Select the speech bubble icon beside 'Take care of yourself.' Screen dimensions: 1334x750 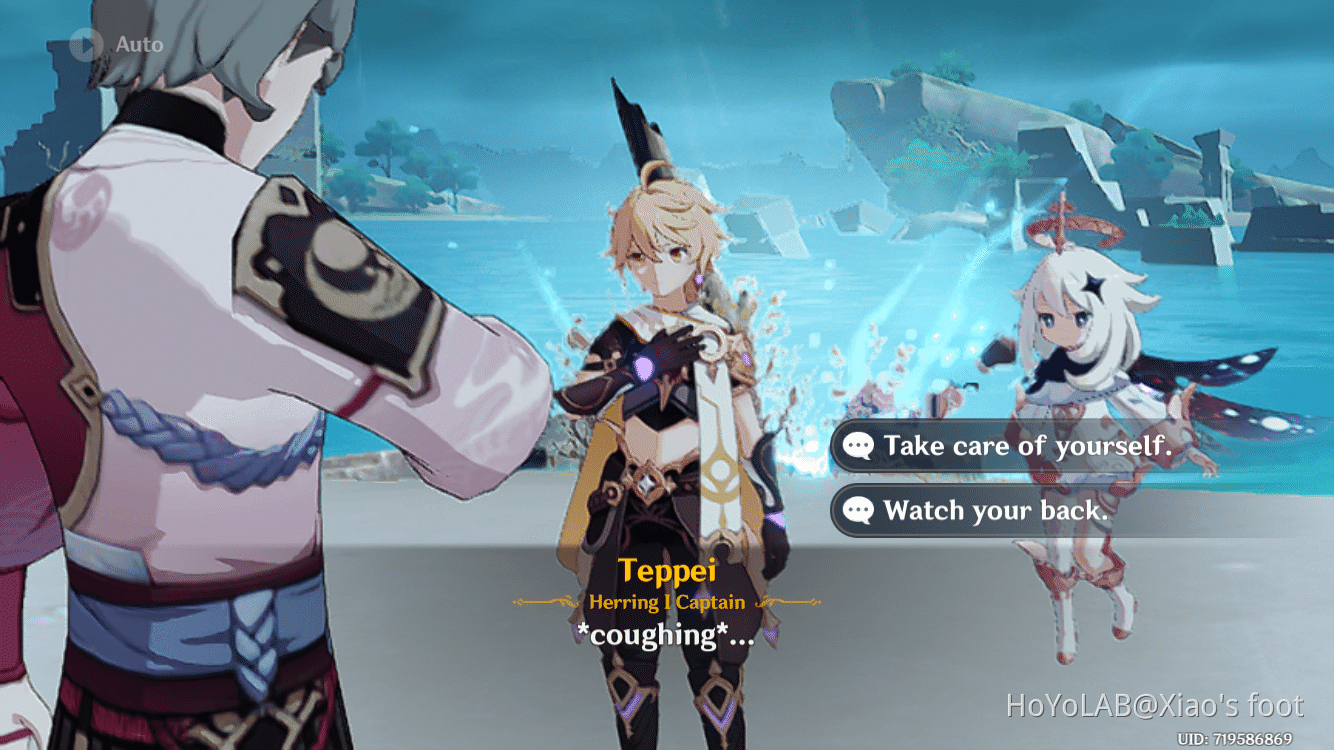858,446
